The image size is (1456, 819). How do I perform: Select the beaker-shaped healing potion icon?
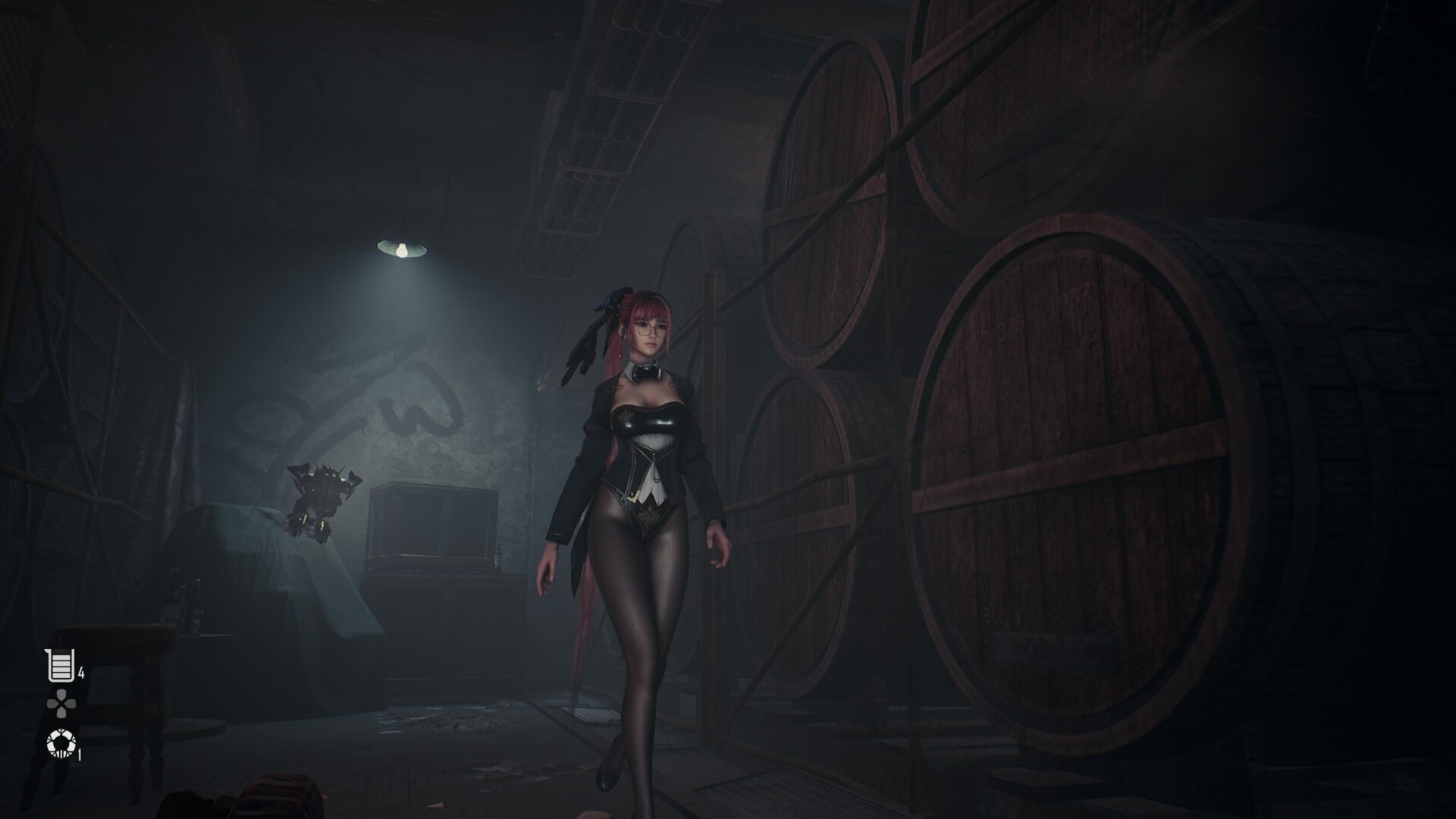[61, 666]
